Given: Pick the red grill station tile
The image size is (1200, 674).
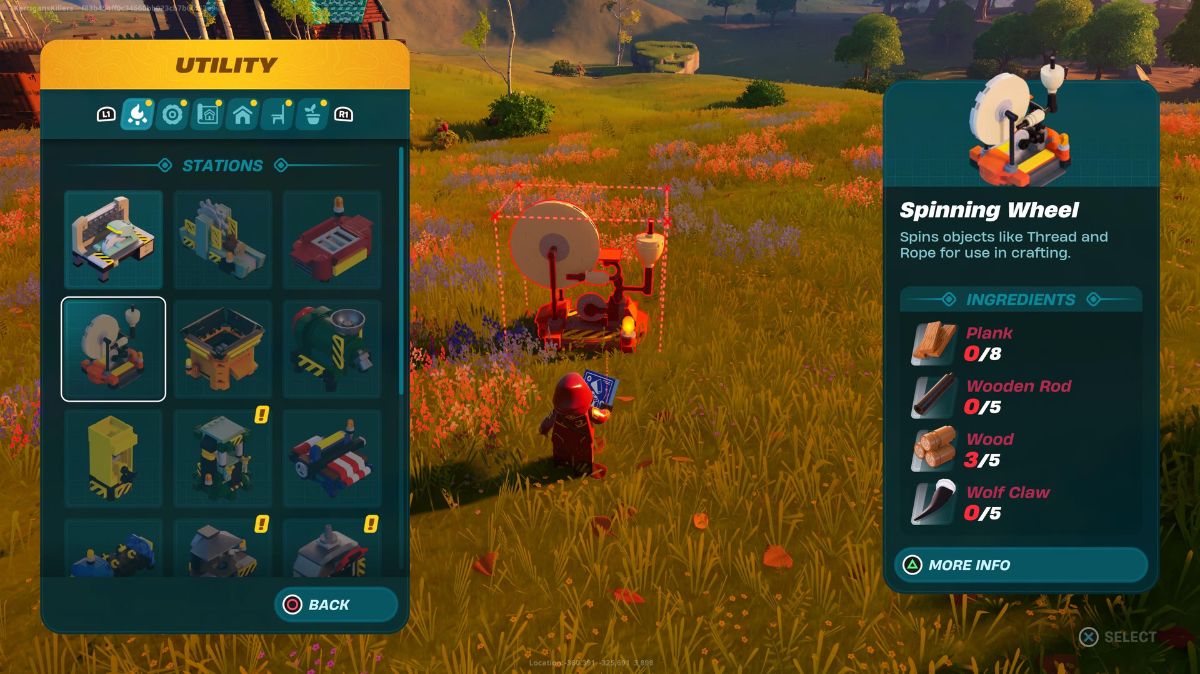Looking at the screenshot, I should (332, 240).
